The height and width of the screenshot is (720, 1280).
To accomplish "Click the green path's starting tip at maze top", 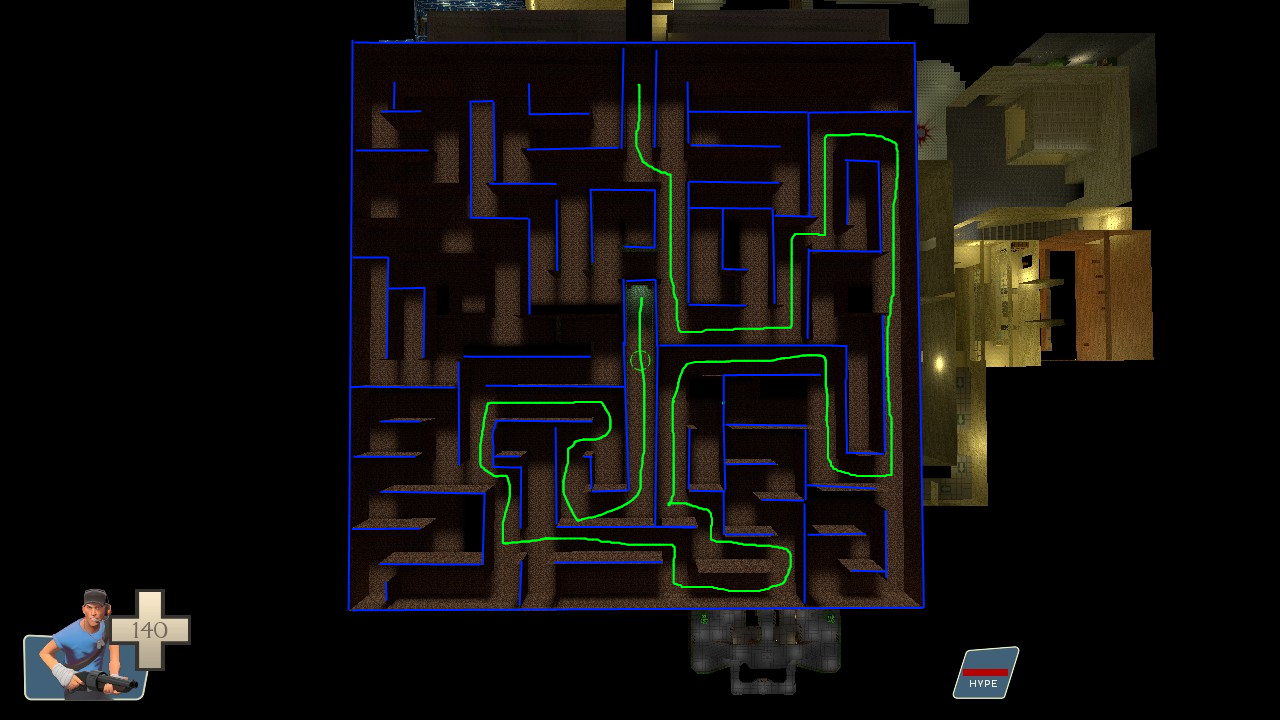I will coord(638,86).
